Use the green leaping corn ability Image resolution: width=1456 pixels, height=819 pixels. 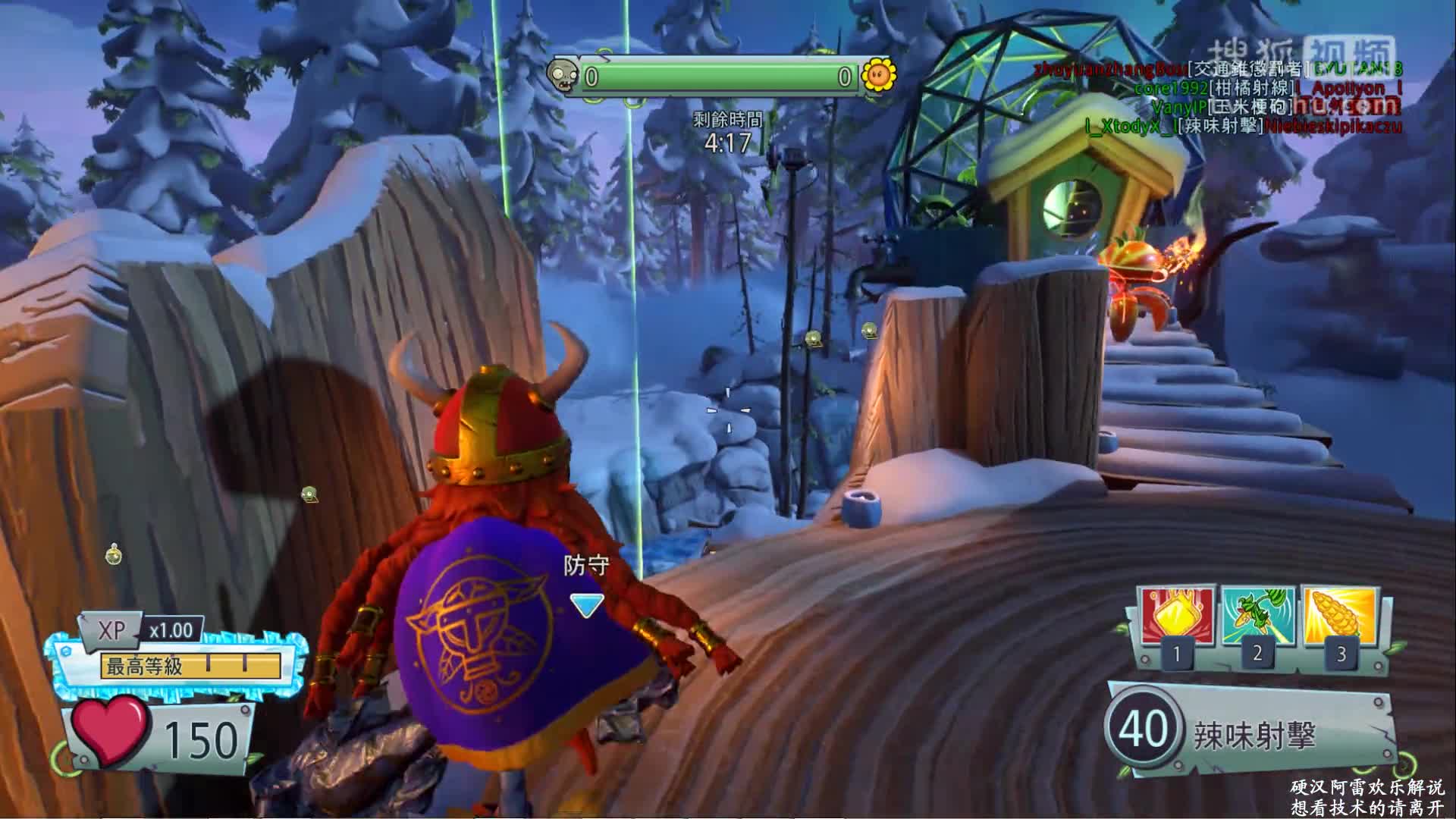pyautogui.click(x=1257, y=617)
